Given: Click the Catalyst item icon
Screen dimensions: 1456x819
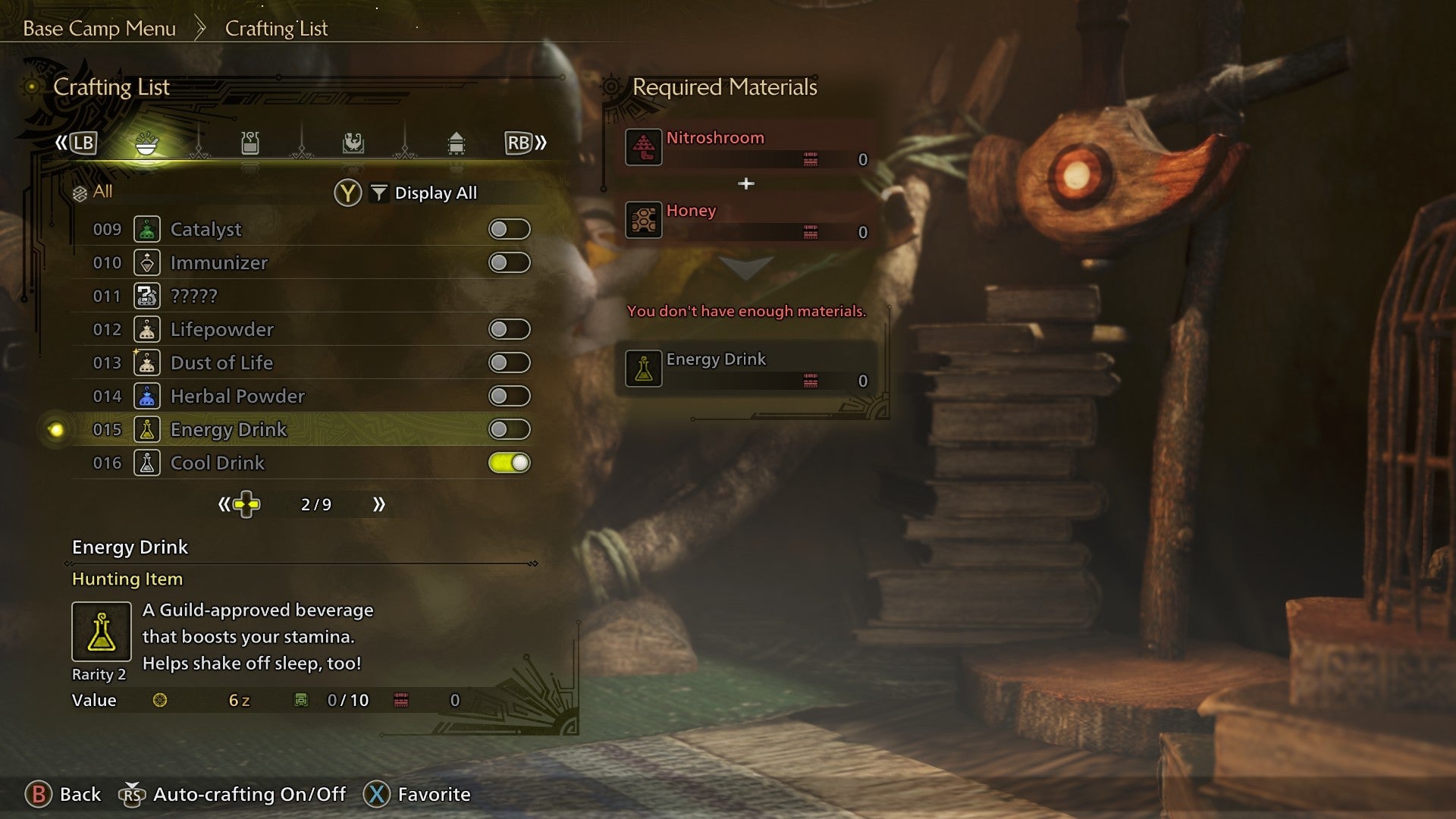Looking at the screenshot, I should tap(148, 229).
